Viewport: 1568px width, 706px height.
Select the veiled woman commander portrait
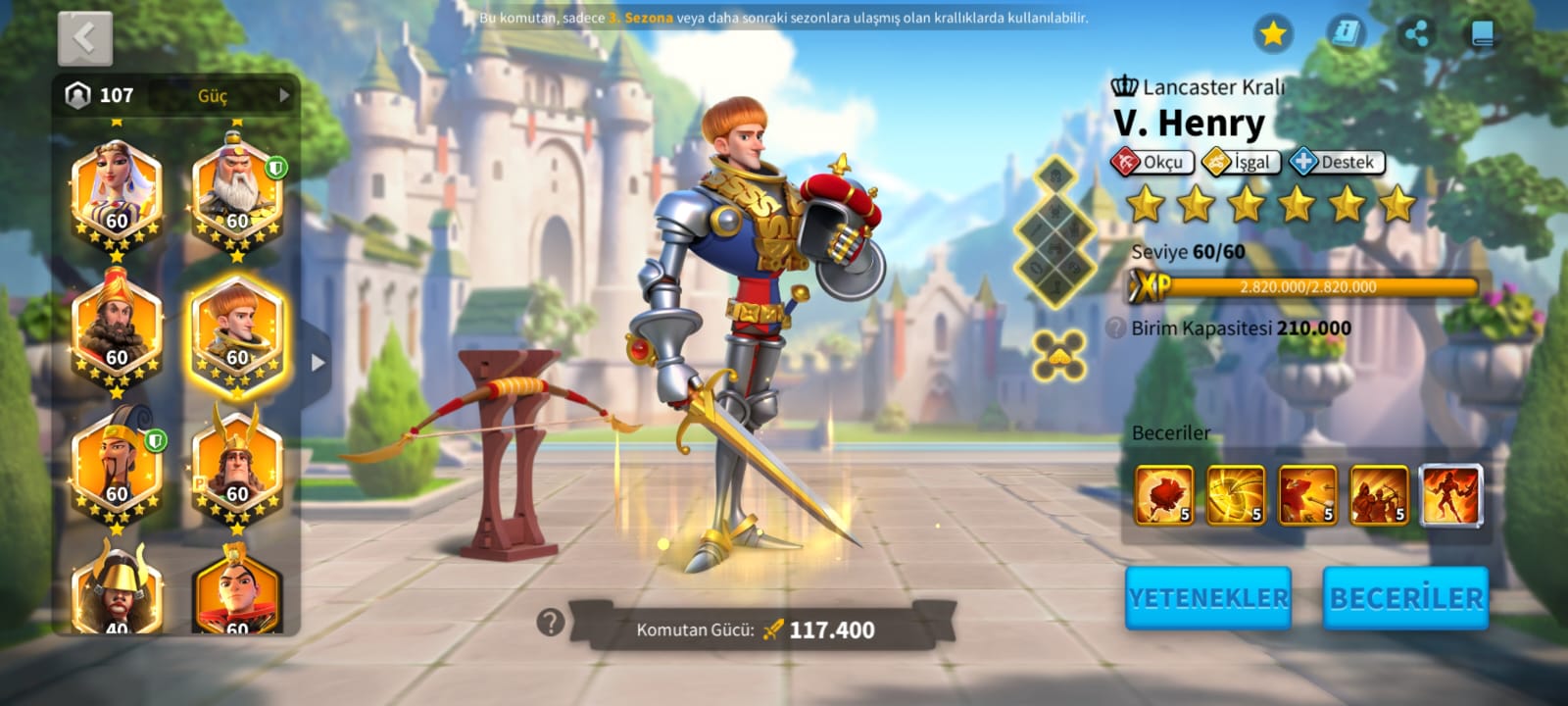(x=117, y=193)
